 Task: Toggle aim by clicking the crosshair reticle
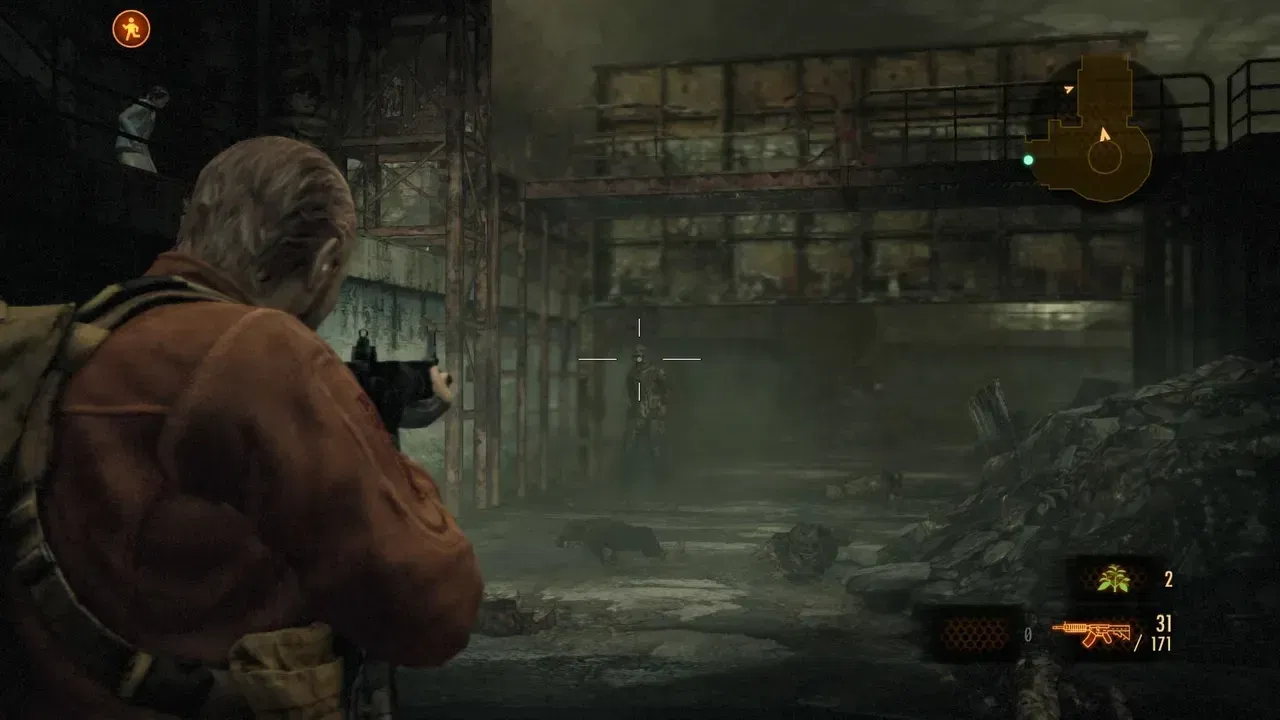coord(638,357)
